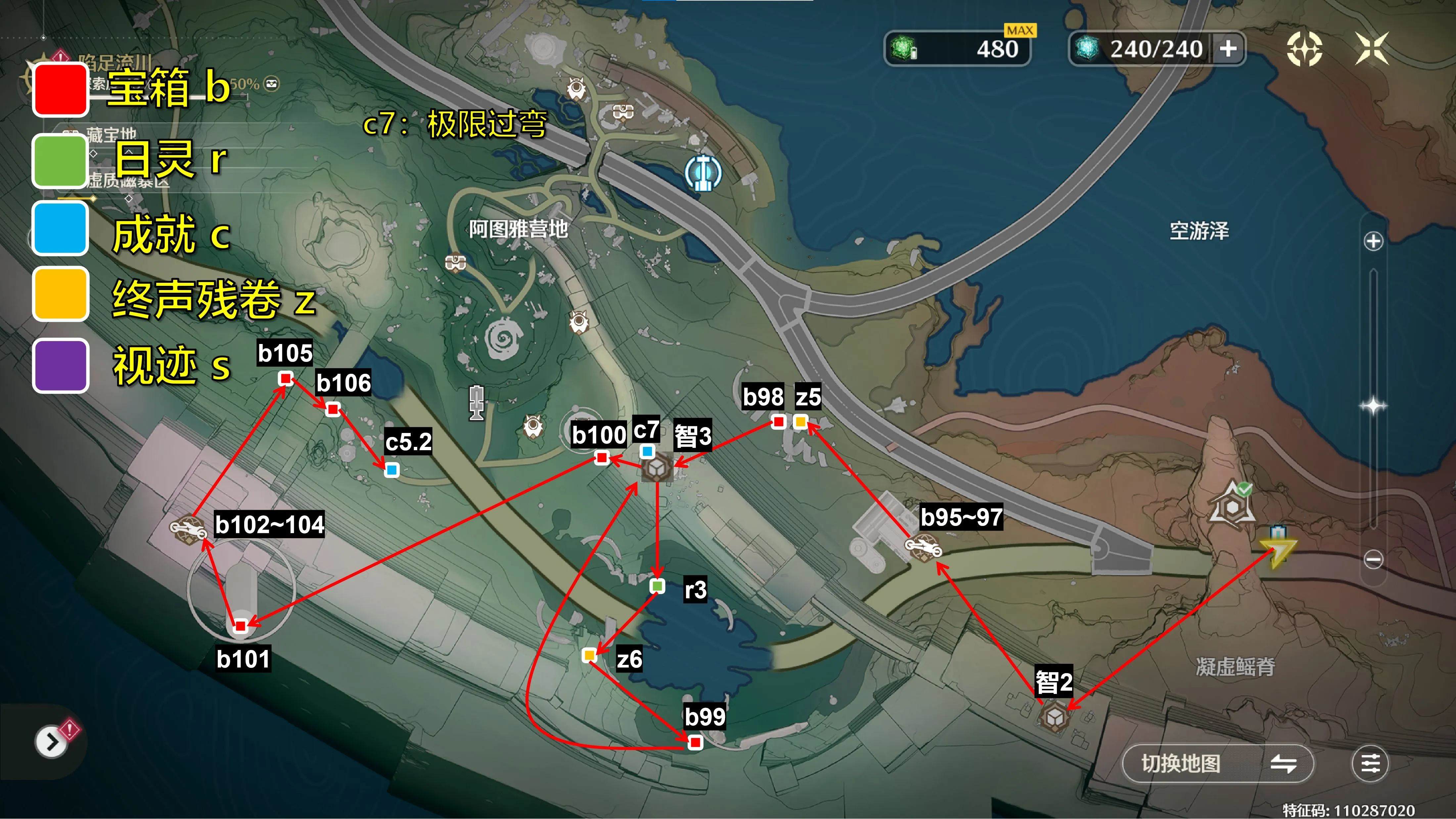Viewport: 1456px width, 819px height.
Task: Select the blue teleport tower marker
Action: pyautogui.click(x=703, y=173)
